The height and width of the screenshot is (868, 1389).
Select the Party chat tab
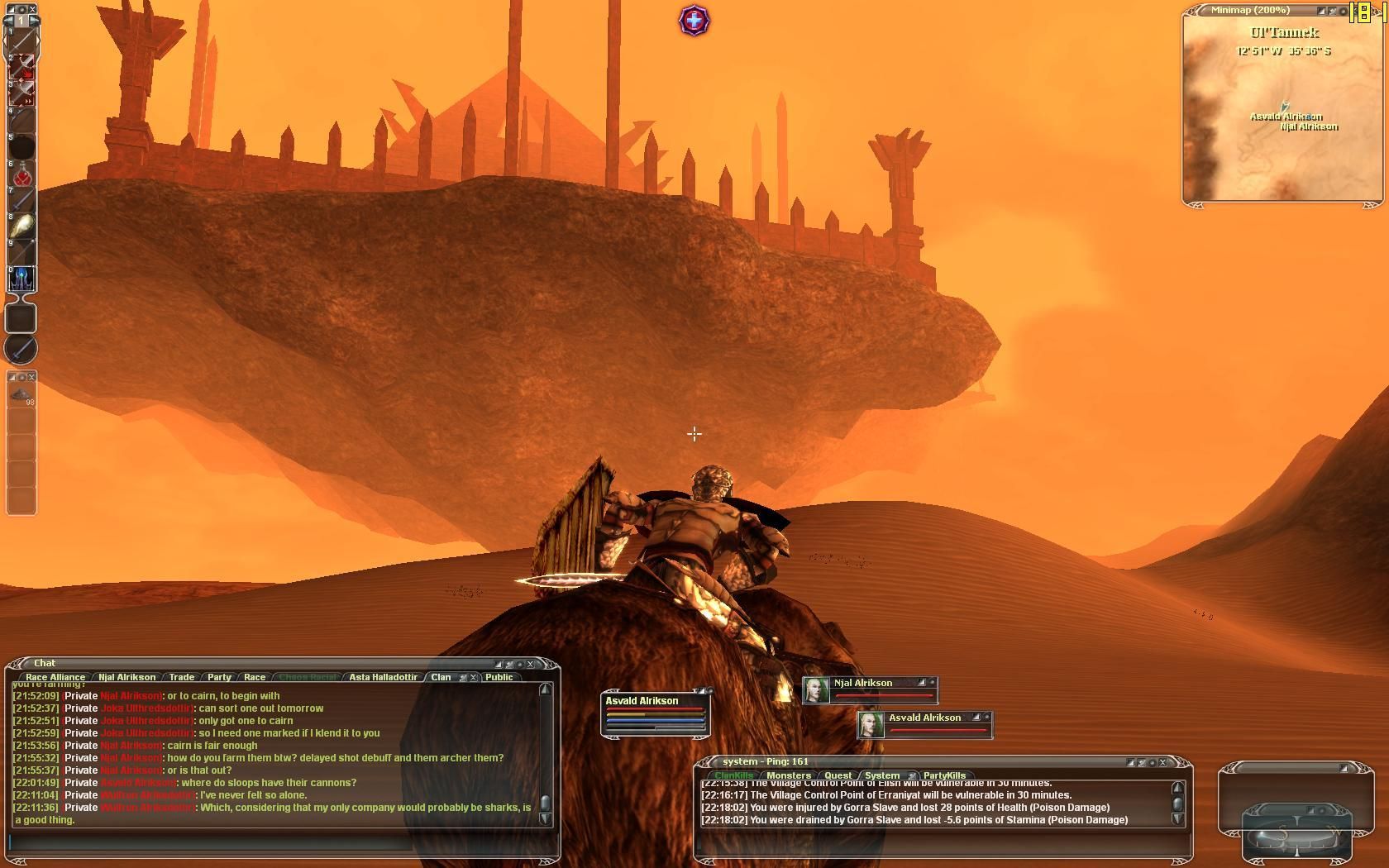tap(219, 677)
